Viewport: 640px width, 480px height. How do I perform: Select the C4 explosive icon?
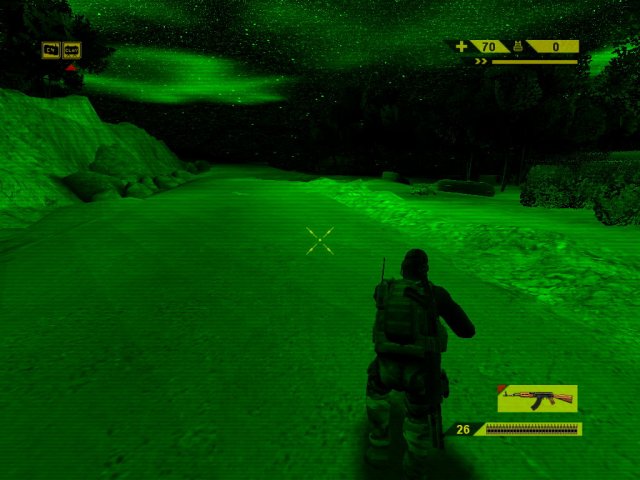pos(51,49)
